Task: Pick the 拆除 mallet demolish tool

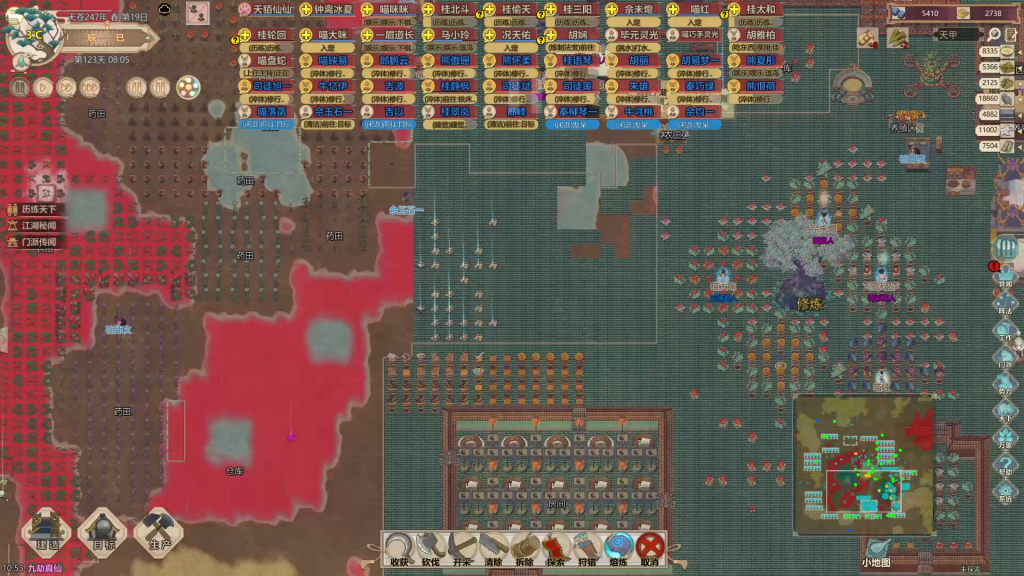Action: pyautogui.click(x=525, y=549)
